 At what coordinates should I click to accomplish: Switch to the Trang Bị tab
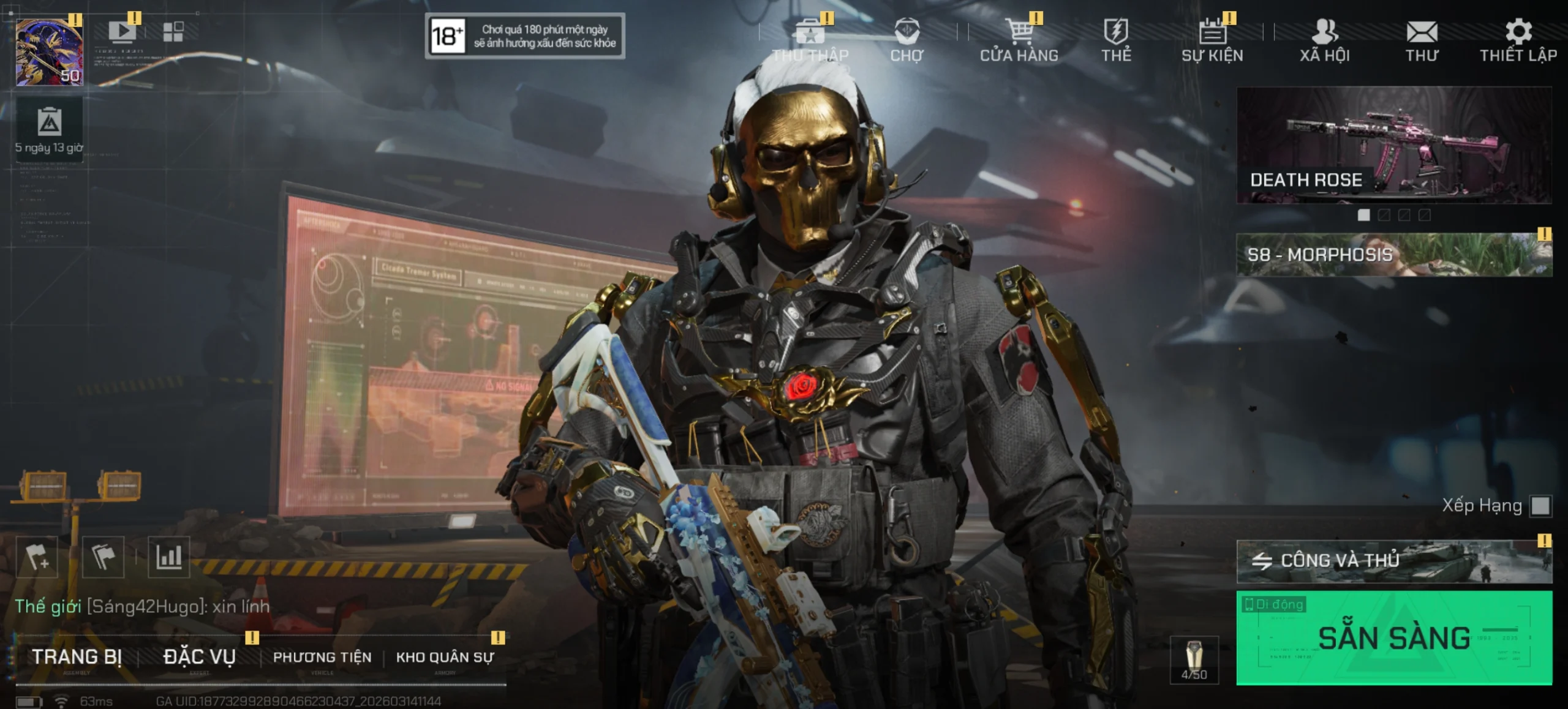77,657
